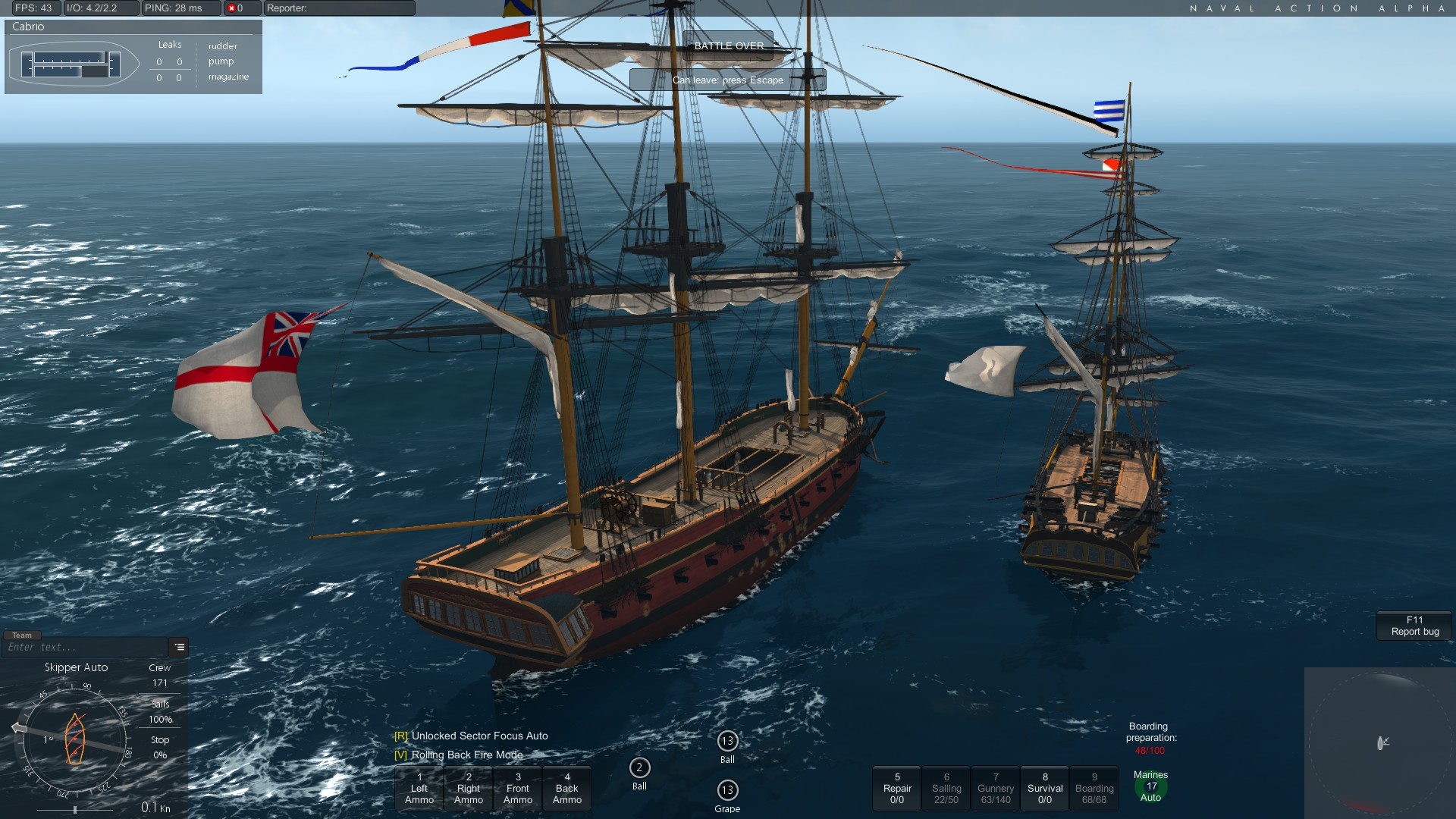Screen dimensions: 1456x819
Task: Activate Repair crew focus
Action: click(x=897, y=789)
